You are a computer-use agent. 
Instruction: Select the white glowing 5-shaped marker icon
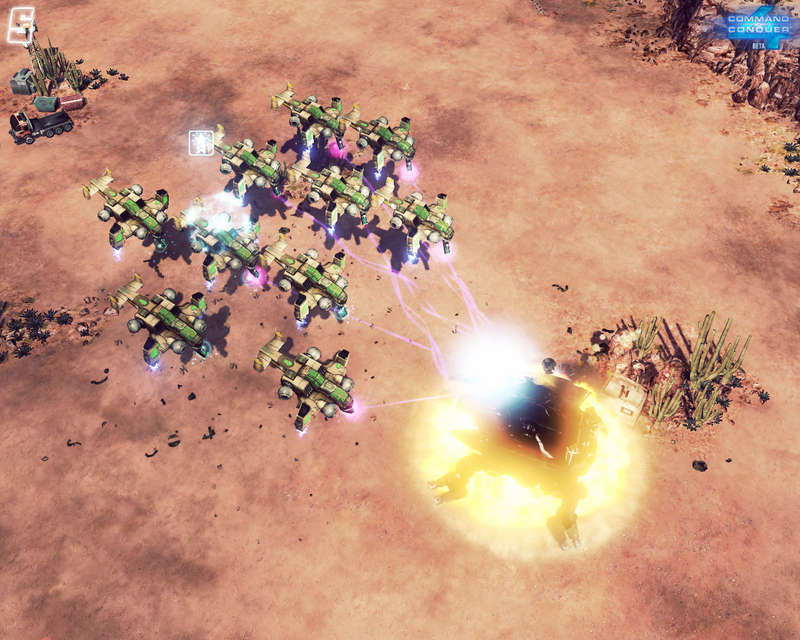pos(21,25)
